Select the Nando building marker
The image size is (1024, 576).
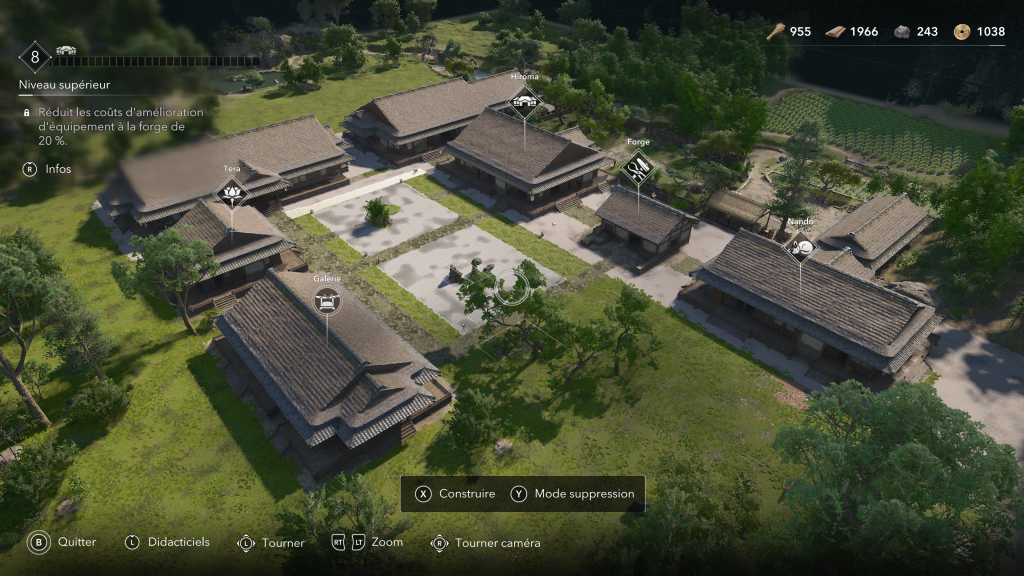[800, 246]
